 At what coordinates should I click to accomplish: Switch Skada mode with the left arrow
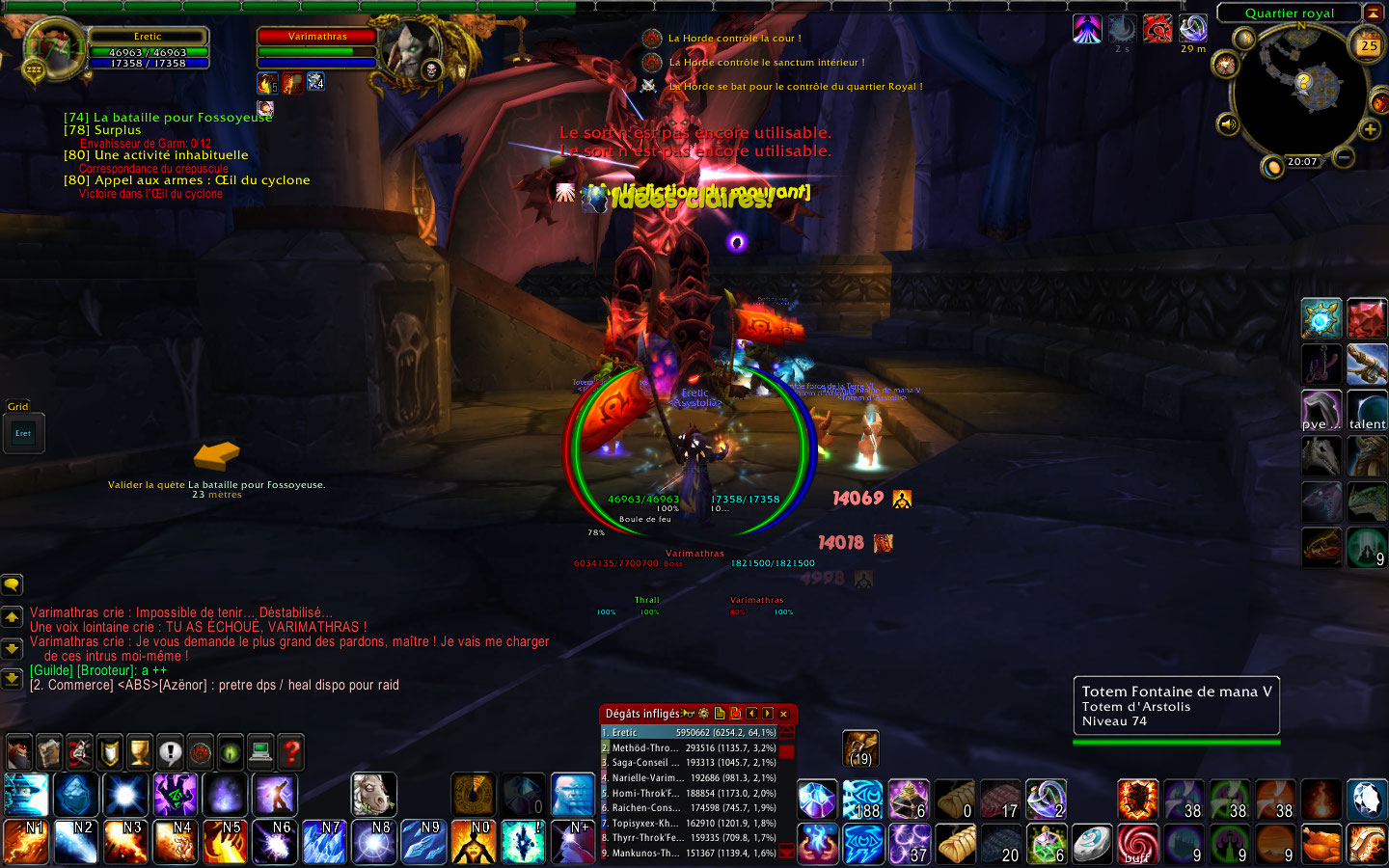tap(752, 715)
